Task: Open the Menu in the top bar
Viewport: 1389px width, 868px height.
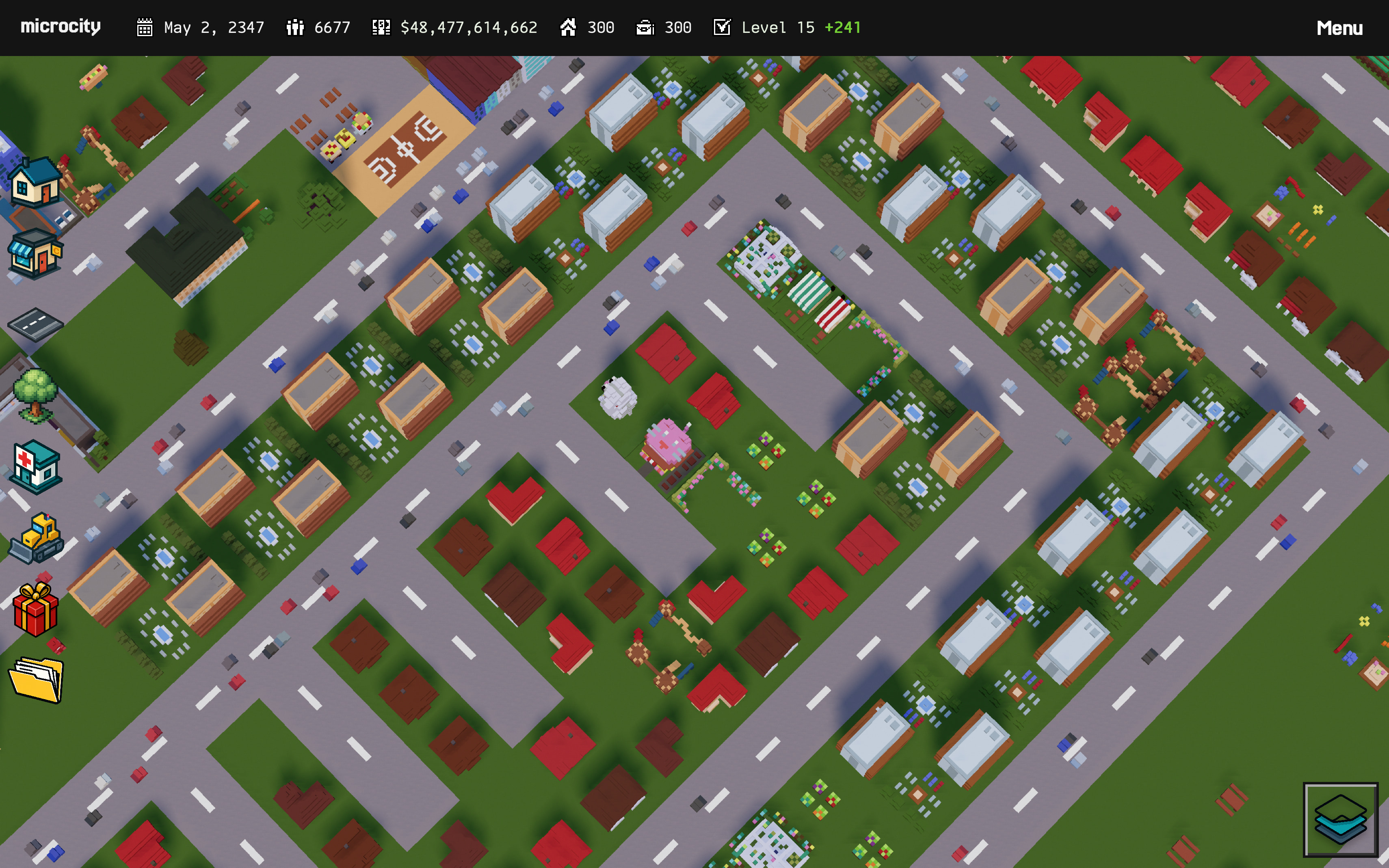Action: click(1339, 28)
